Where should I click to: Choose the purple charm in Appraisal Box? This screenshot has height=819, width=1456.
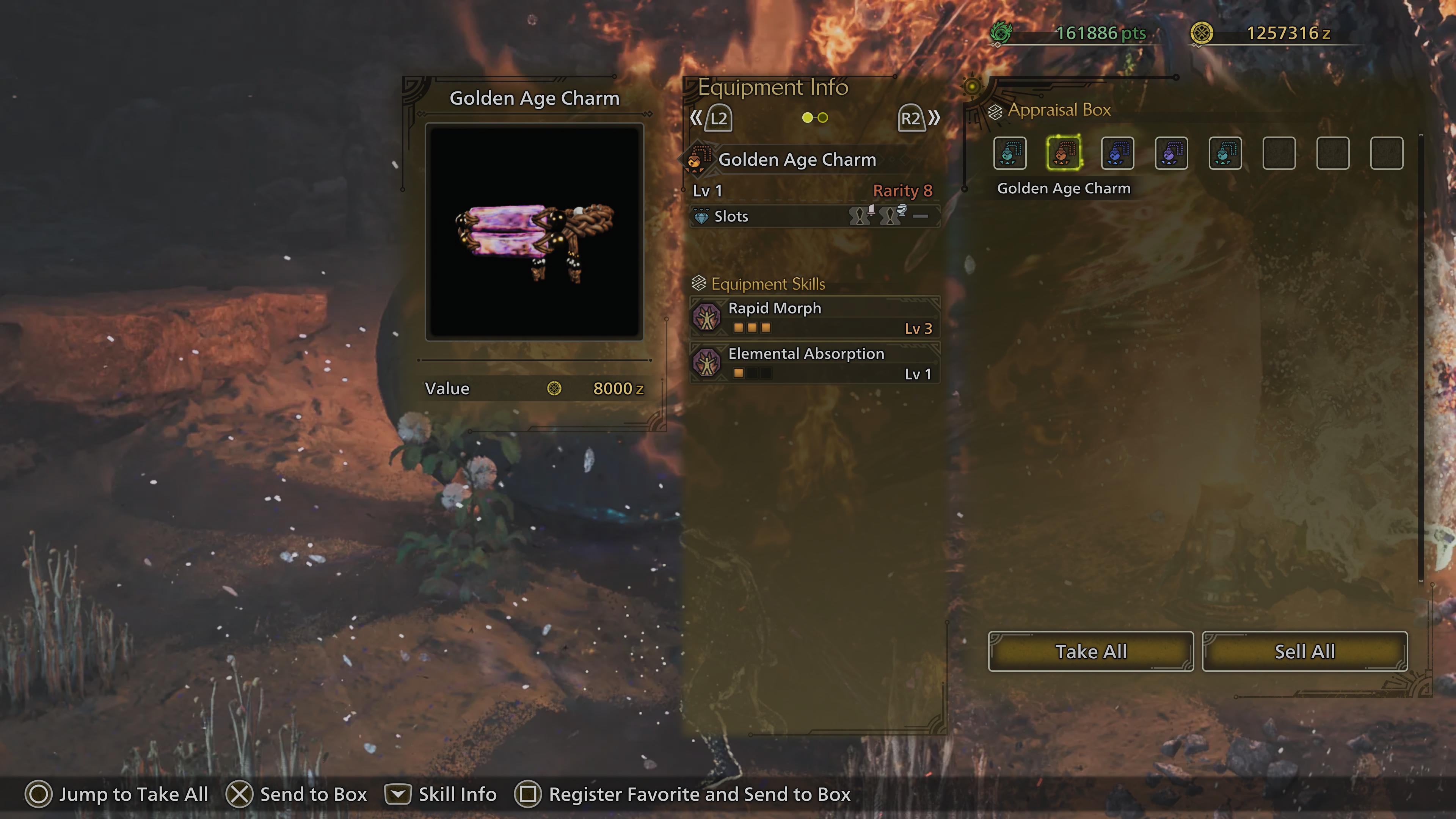[x=1171, y=153]
